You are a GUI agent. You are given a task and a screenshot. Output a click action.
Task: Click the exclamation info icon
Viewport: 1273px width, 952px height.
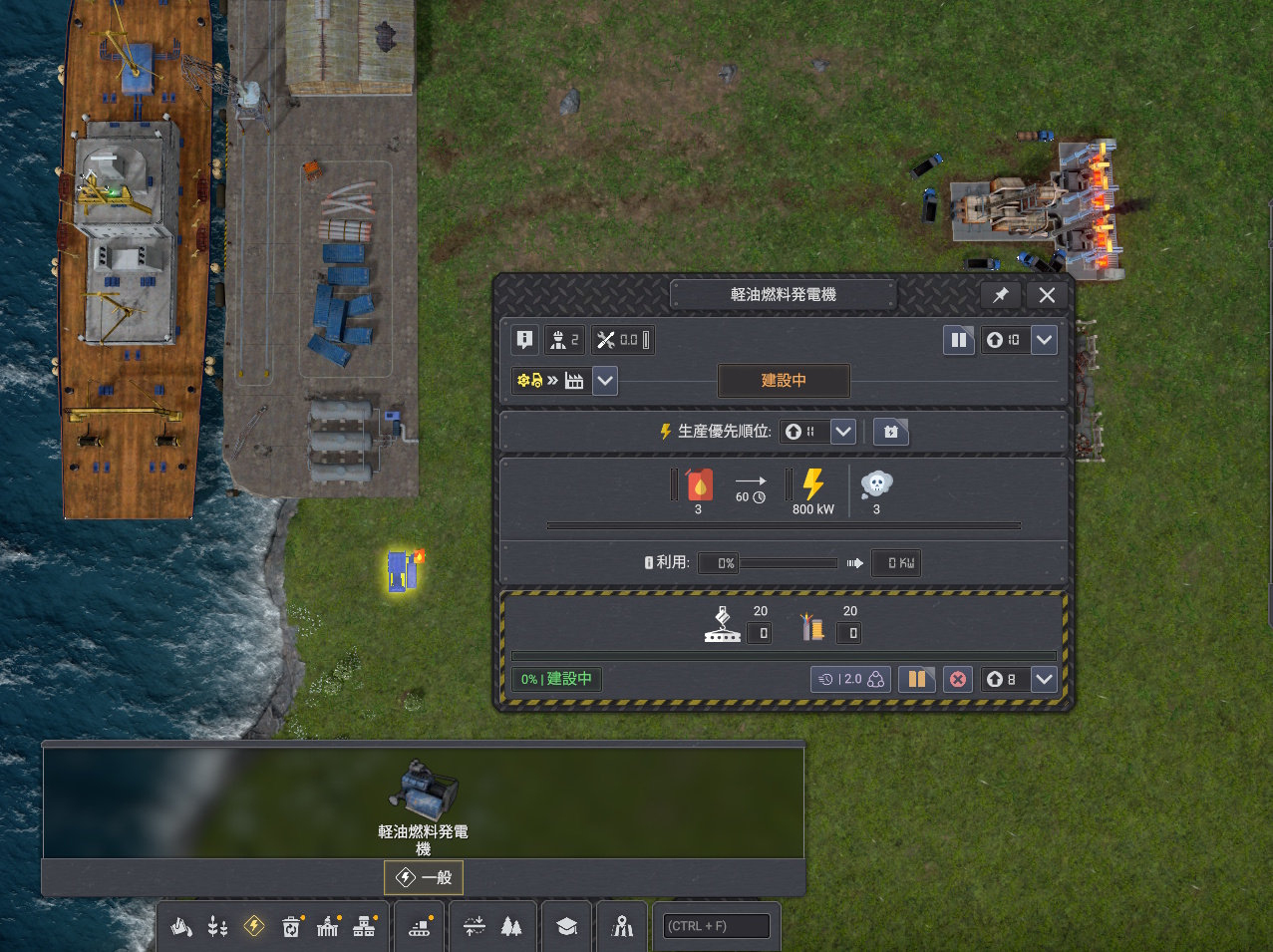click(x=524, y=340)
